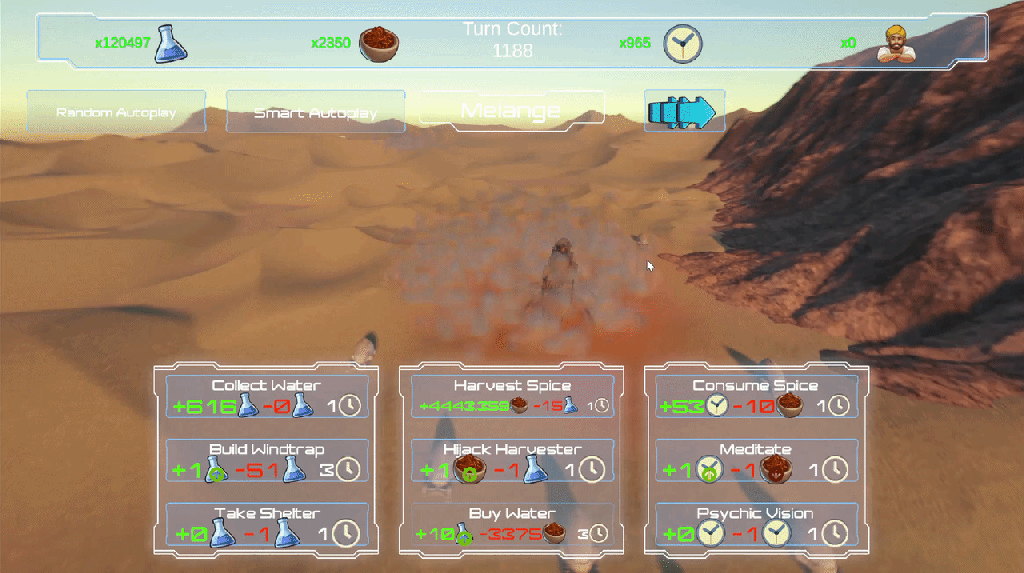Select the Build Windtrap action
The image size is (1024, 573).
(x=266, y=460)
